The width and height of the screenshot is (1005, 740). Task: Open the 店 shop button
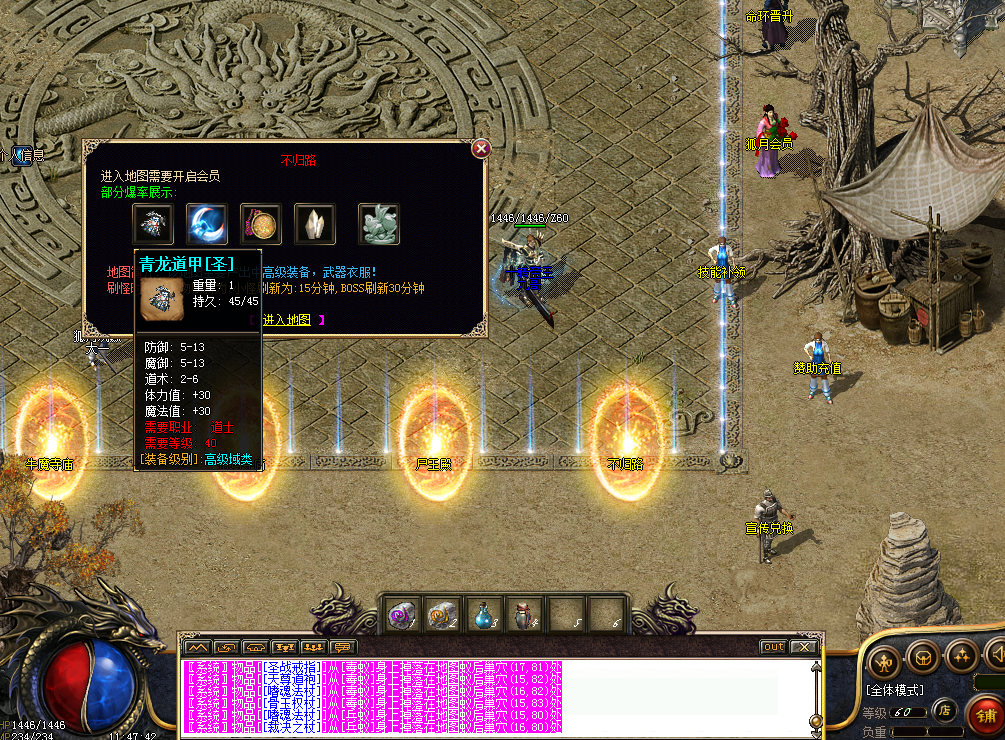(944, 711)
